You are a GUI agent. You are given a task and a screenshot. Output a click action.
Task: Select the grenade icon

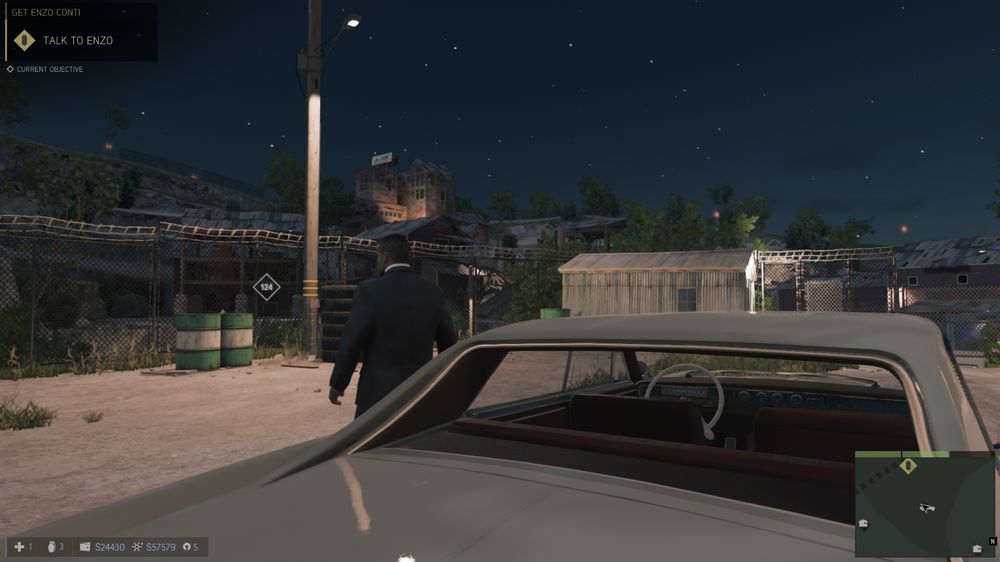tap(50, 547)
